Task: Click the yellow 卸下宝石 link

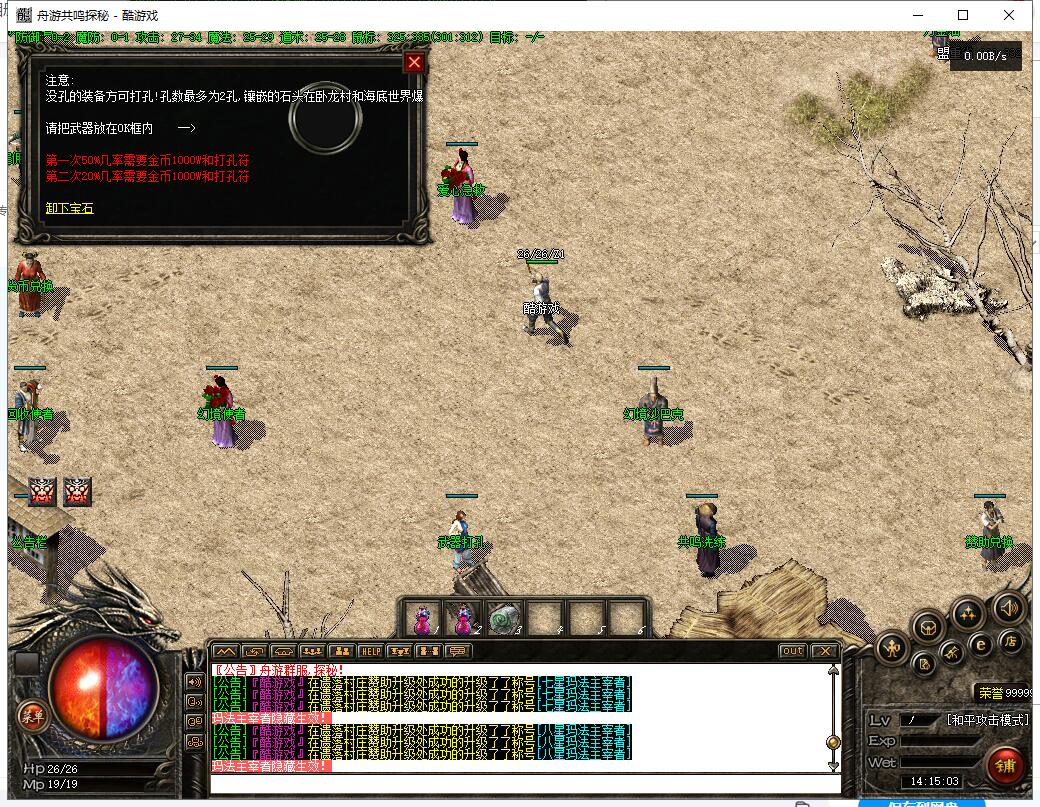Action: pos(69,208)
